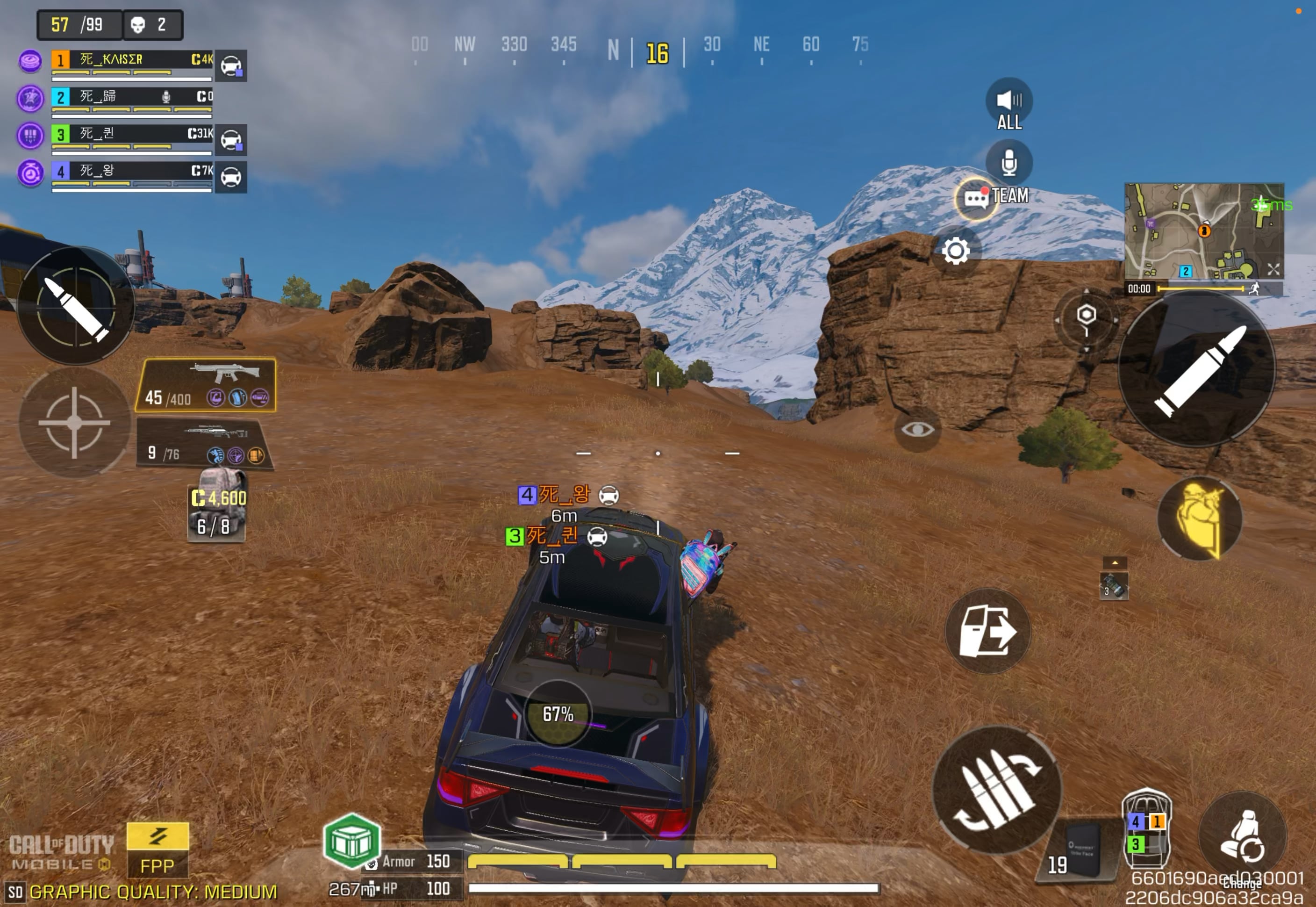This screenshot has width=1316, height=907.
Task: Select the primary weapon with 45/400 ammo
Action: [x=206, y=385]
